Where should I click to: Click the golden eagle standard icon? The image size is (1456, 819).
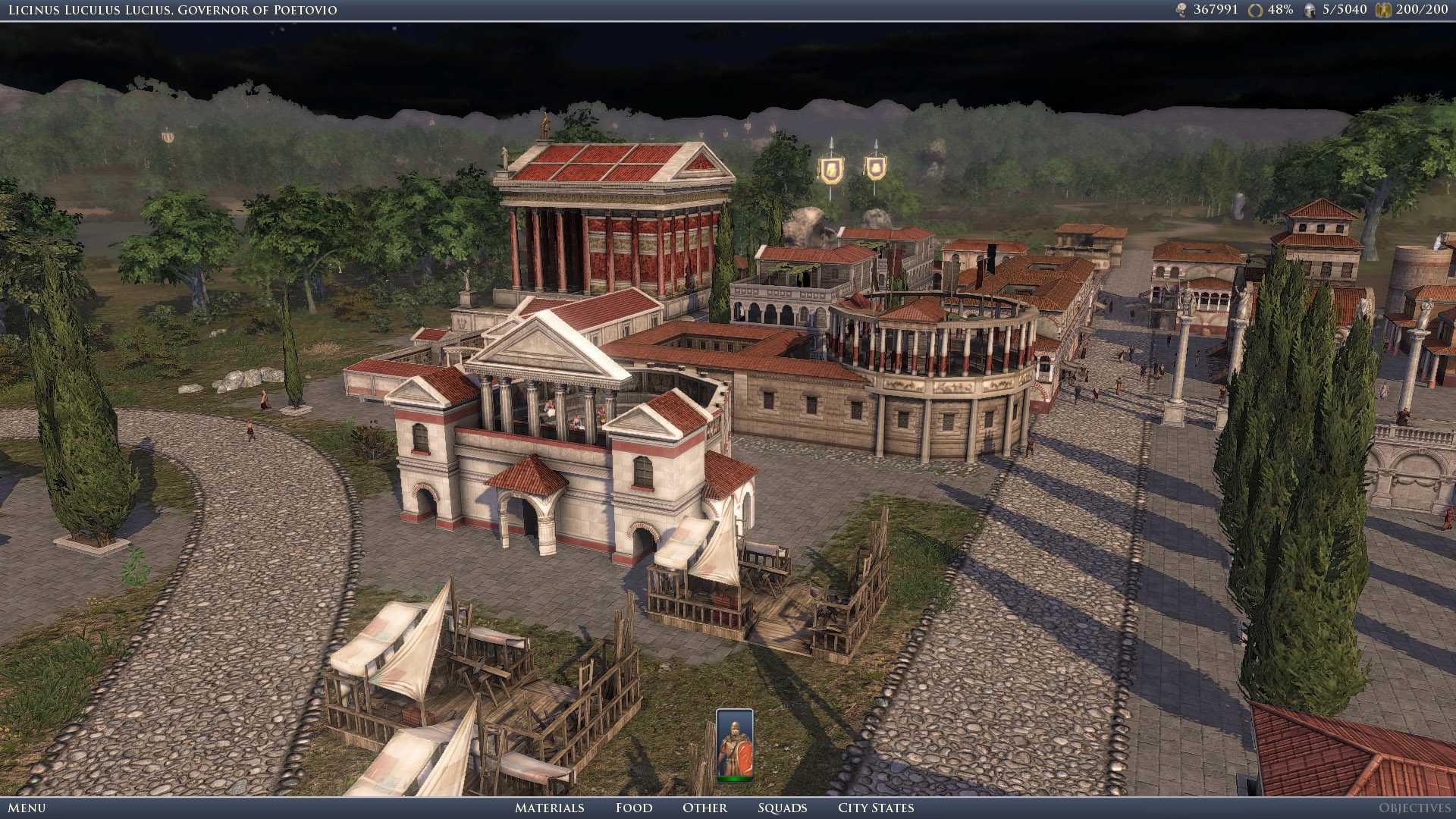coord(1384,10)
